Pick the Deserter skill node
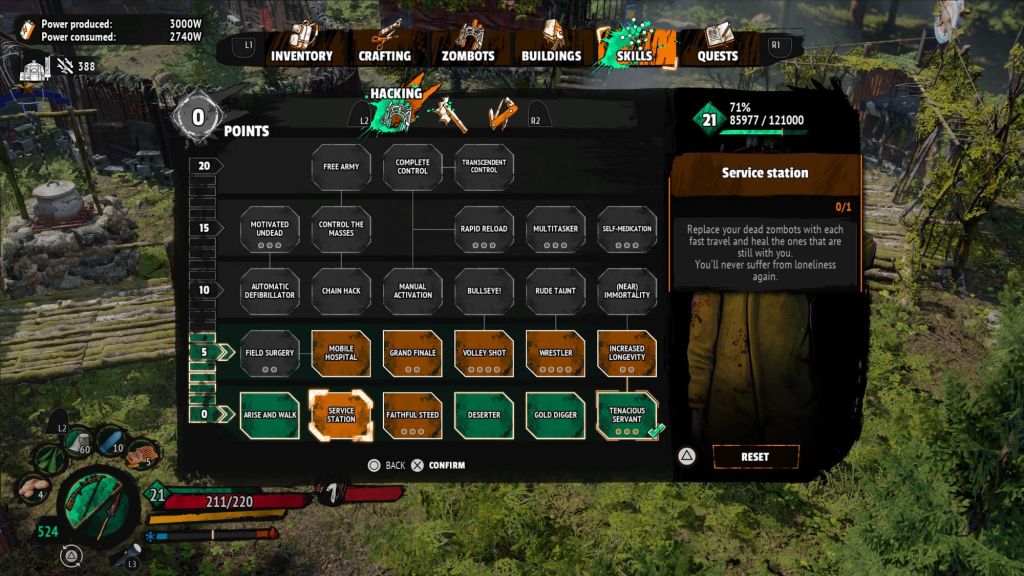The width and height of the screenshot is (1024, 576). point(484,415)
